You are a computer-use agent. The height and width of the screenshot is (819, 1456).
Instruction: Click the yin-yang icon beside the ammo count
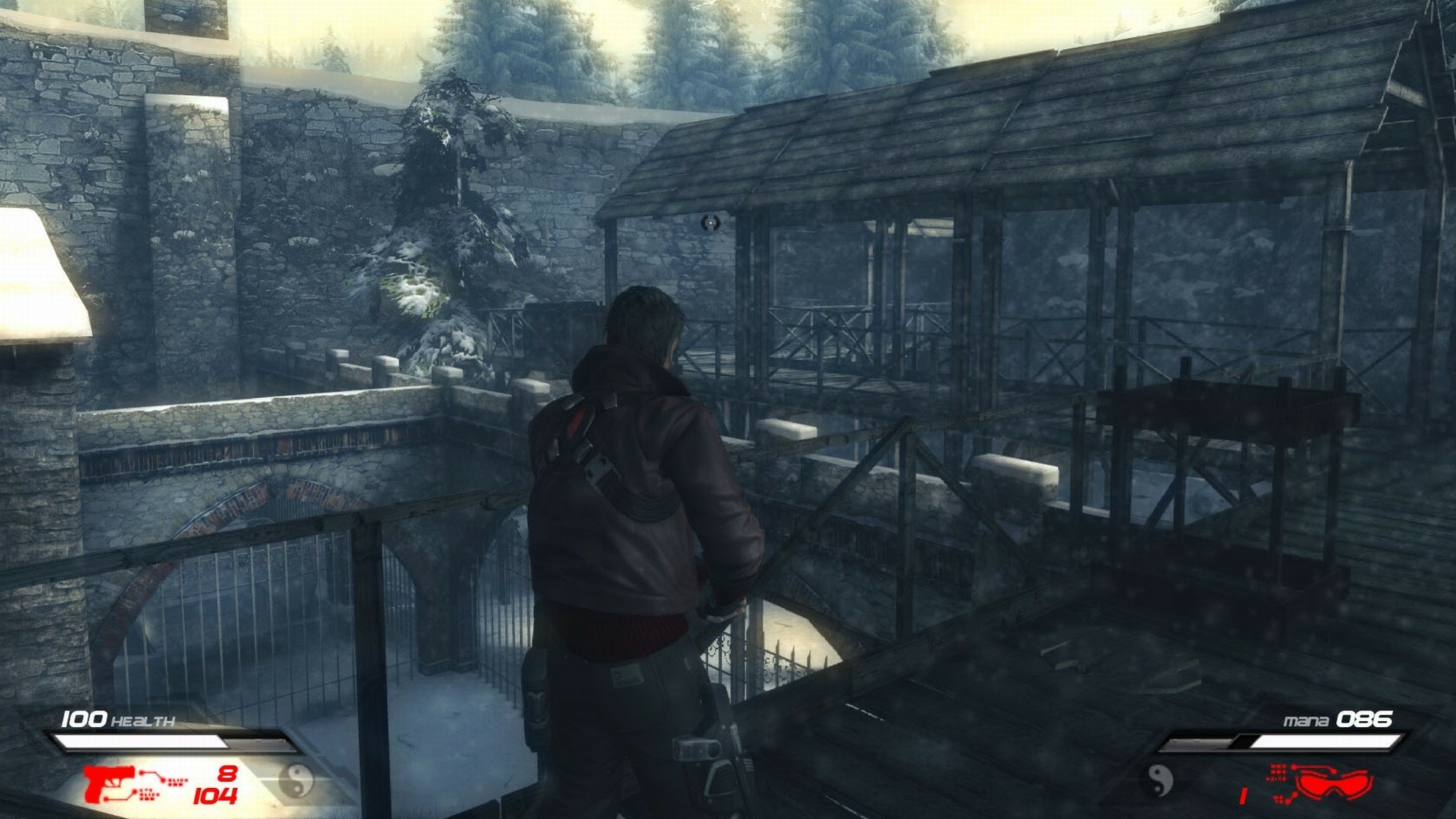coord(297,781)
